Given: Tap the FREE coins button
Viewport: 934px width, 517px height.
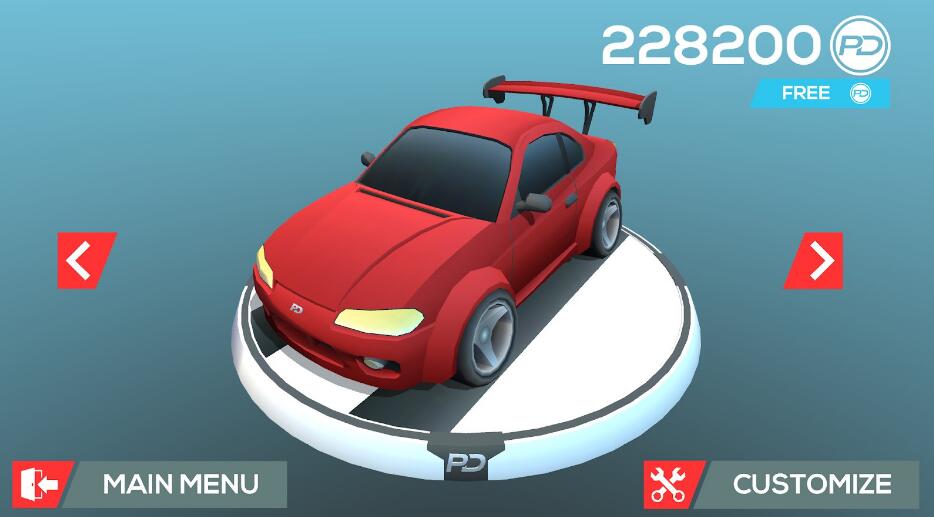Looking at the screenshot, I should click(x=820, y=93).
